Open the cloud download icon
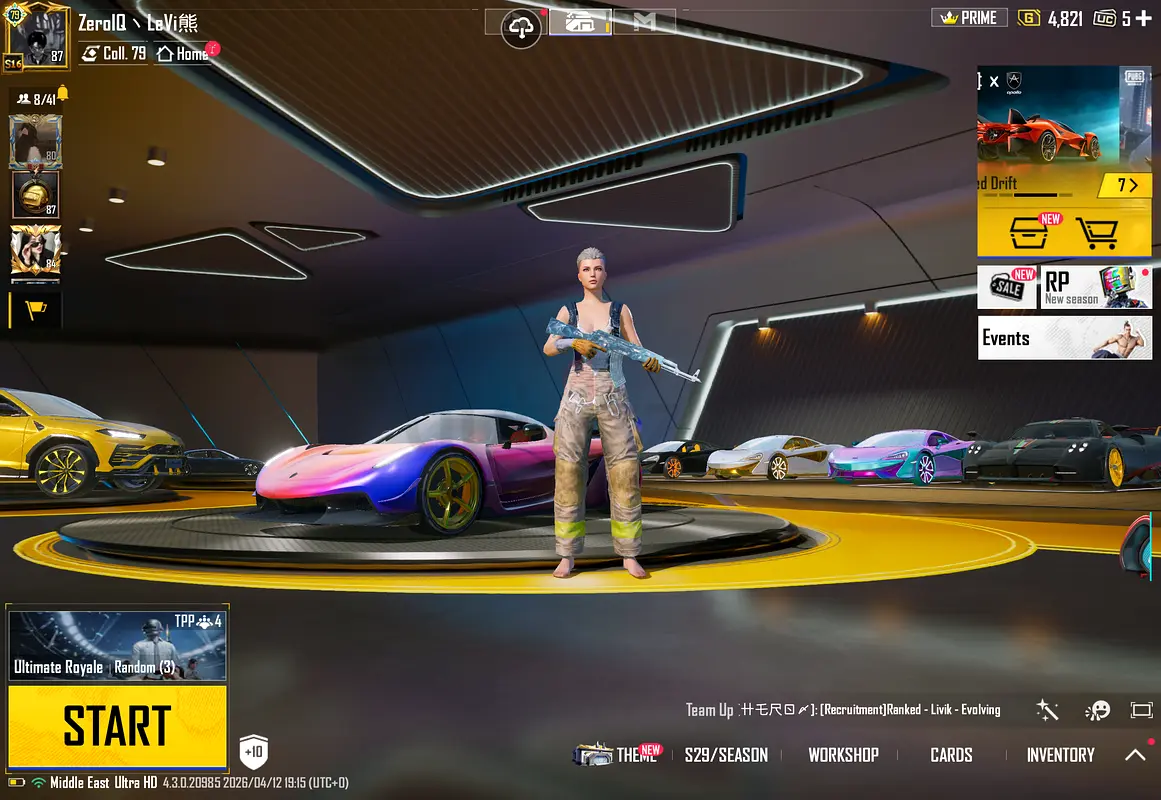The height and width of the screenshot is (800, 1161). coord(521,28)
